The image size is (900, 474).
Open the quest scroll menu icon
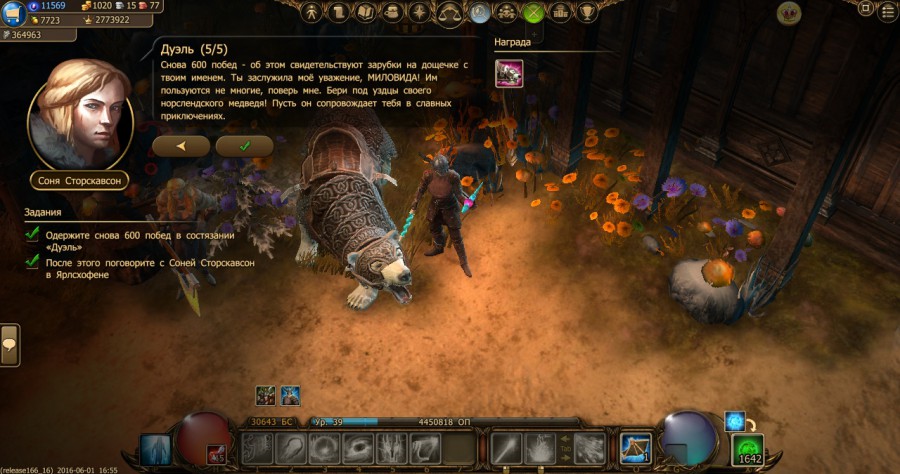point(339,13)
